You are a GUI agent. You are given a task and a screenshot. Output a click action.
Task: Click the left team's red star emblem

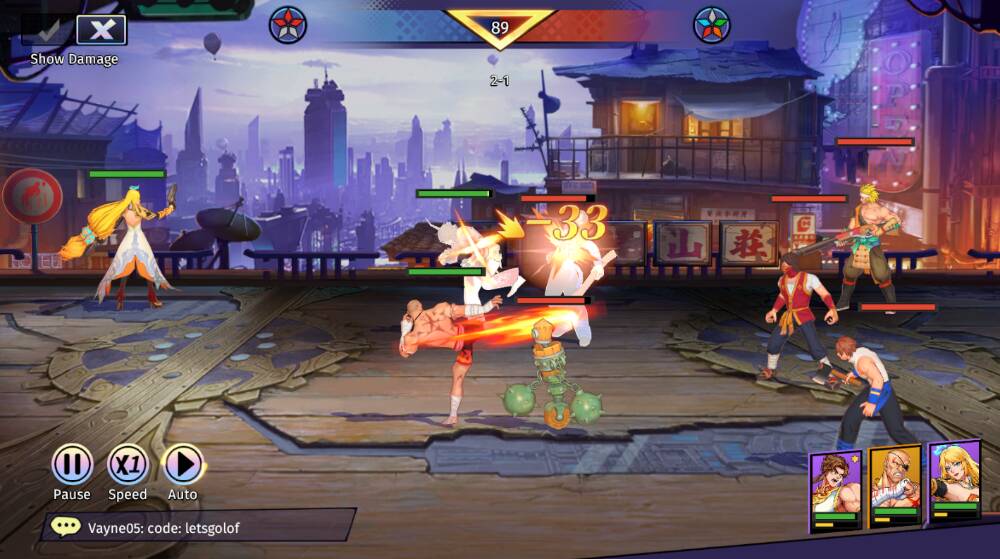pos(288,25)
